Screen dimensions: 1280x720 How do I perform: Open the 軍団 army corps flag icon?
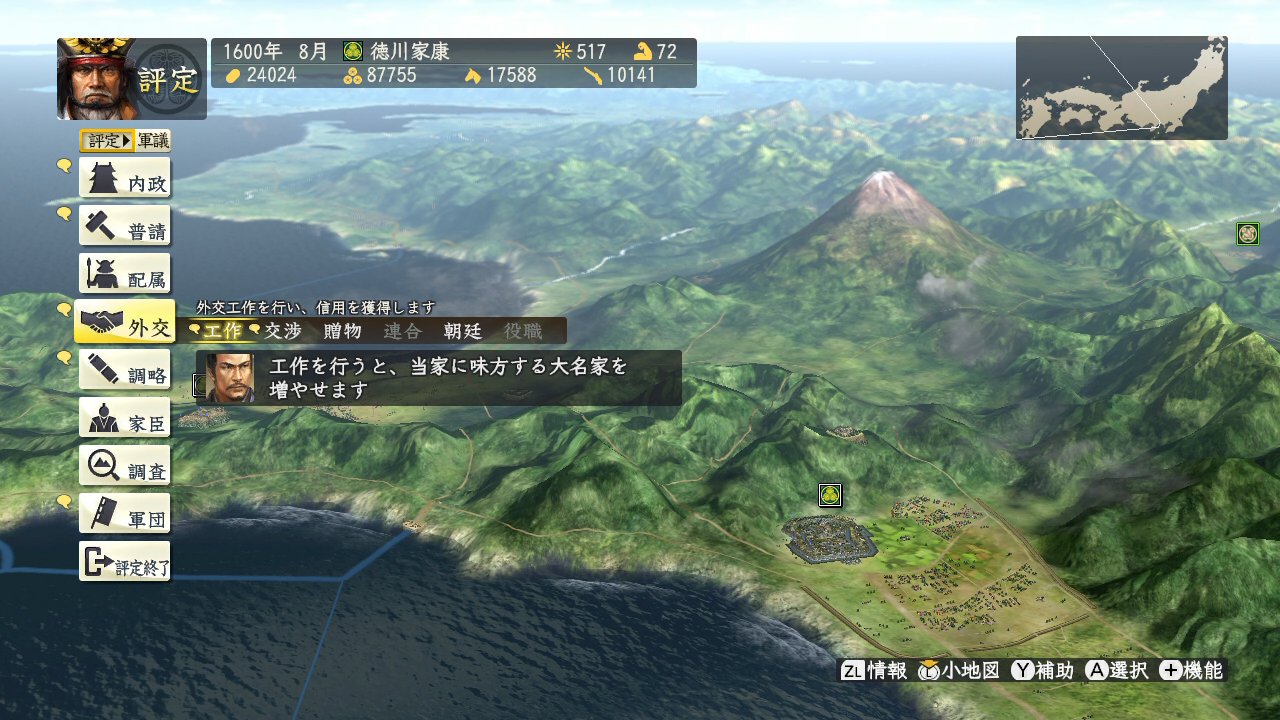[124, 513]
